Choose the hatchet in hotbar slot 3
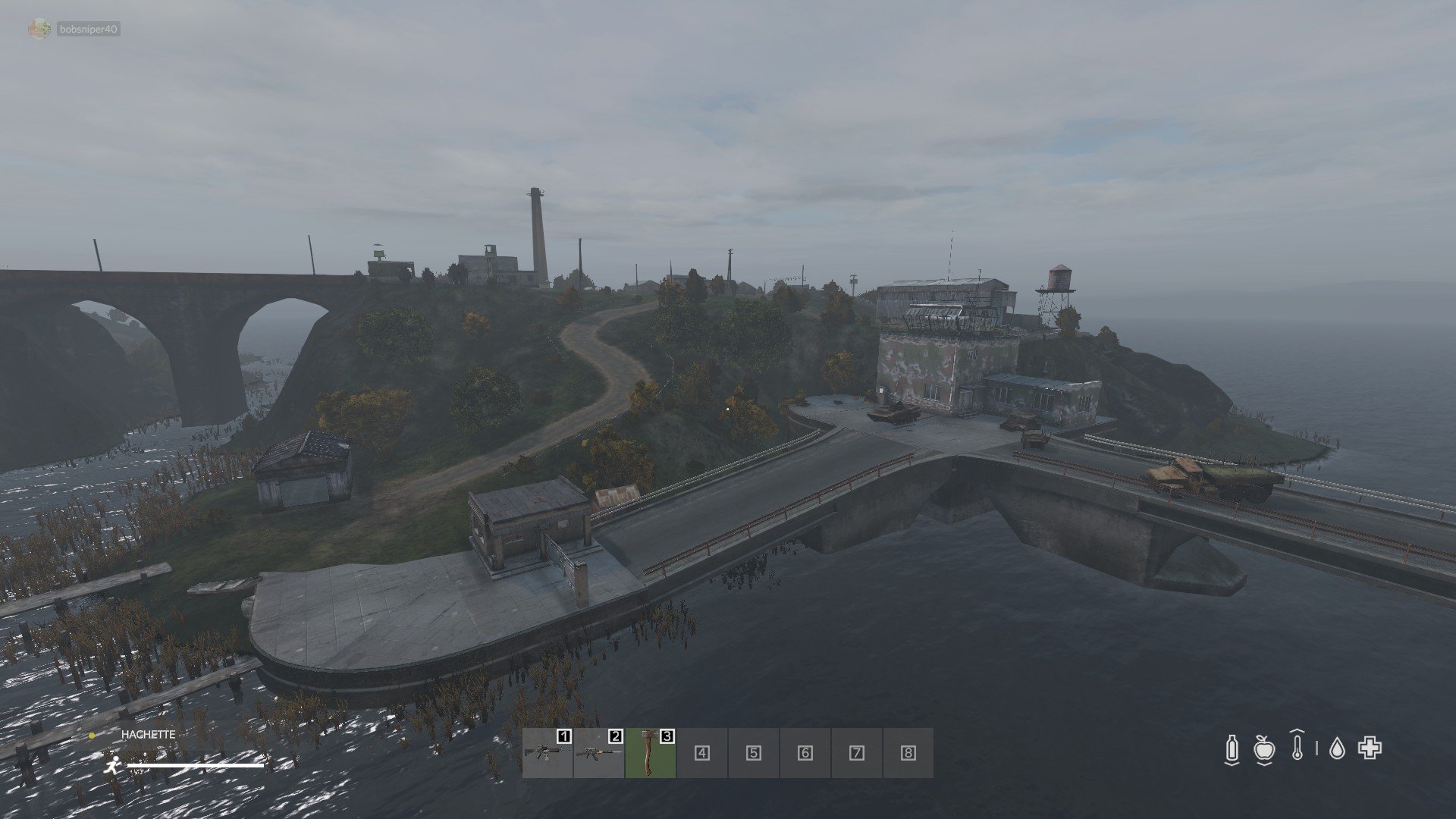The width and height of the screenshot is (1456, 819). (650, 752)
